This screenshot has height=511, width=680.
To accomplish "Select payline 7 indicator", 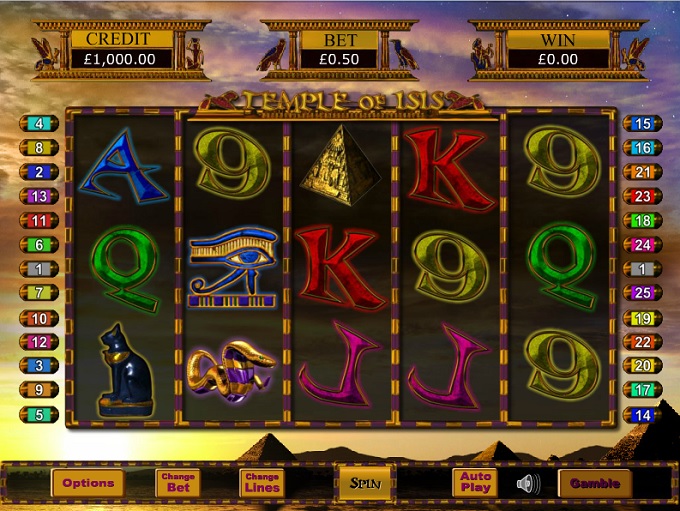I will coord(39,293).
